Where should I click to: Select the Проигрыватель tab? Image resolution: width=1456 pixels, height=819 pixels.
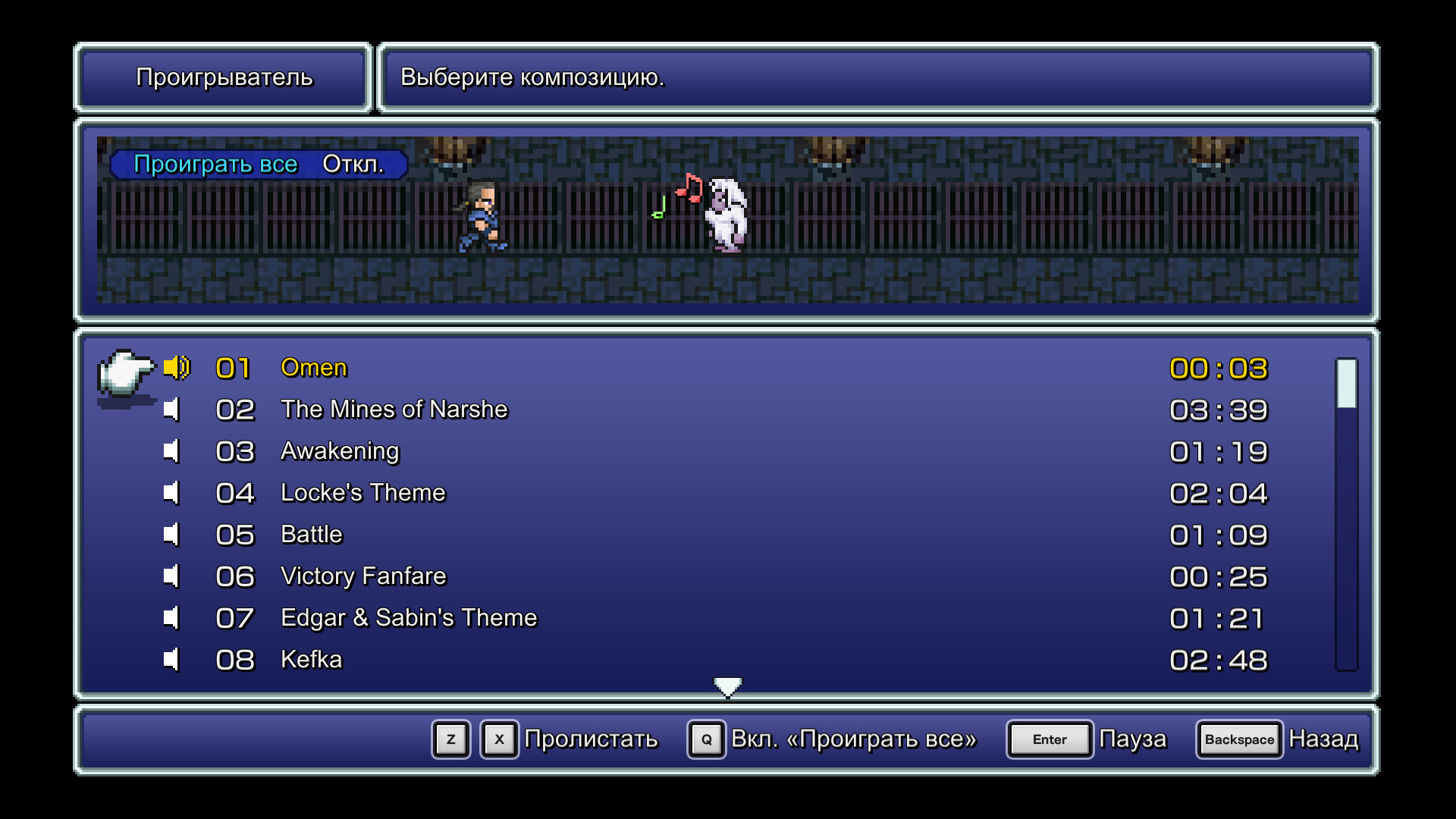click(223, 77)
